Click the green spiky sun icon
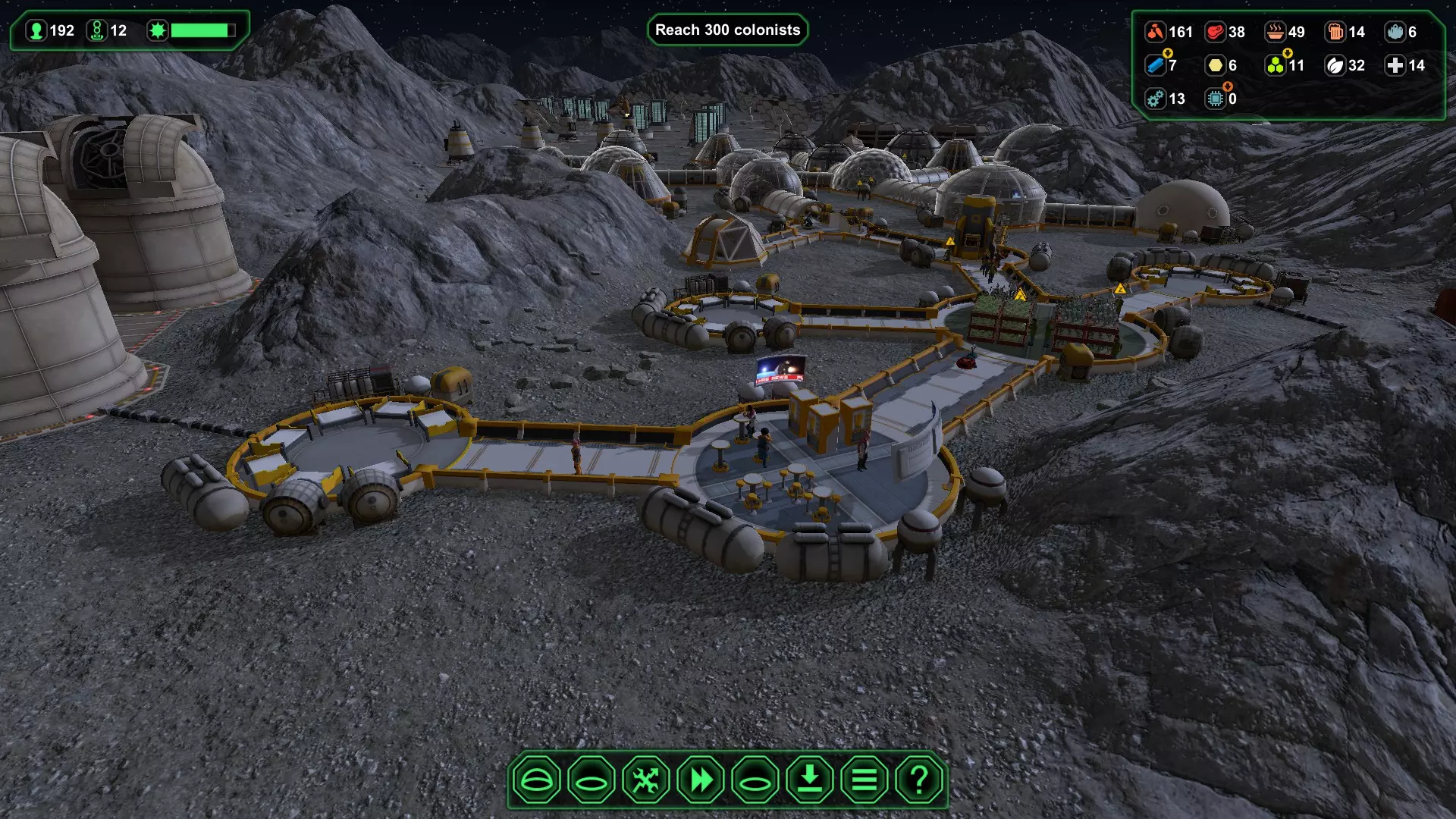The width and height of the screenshot is (1456, 819). (158, 30)
